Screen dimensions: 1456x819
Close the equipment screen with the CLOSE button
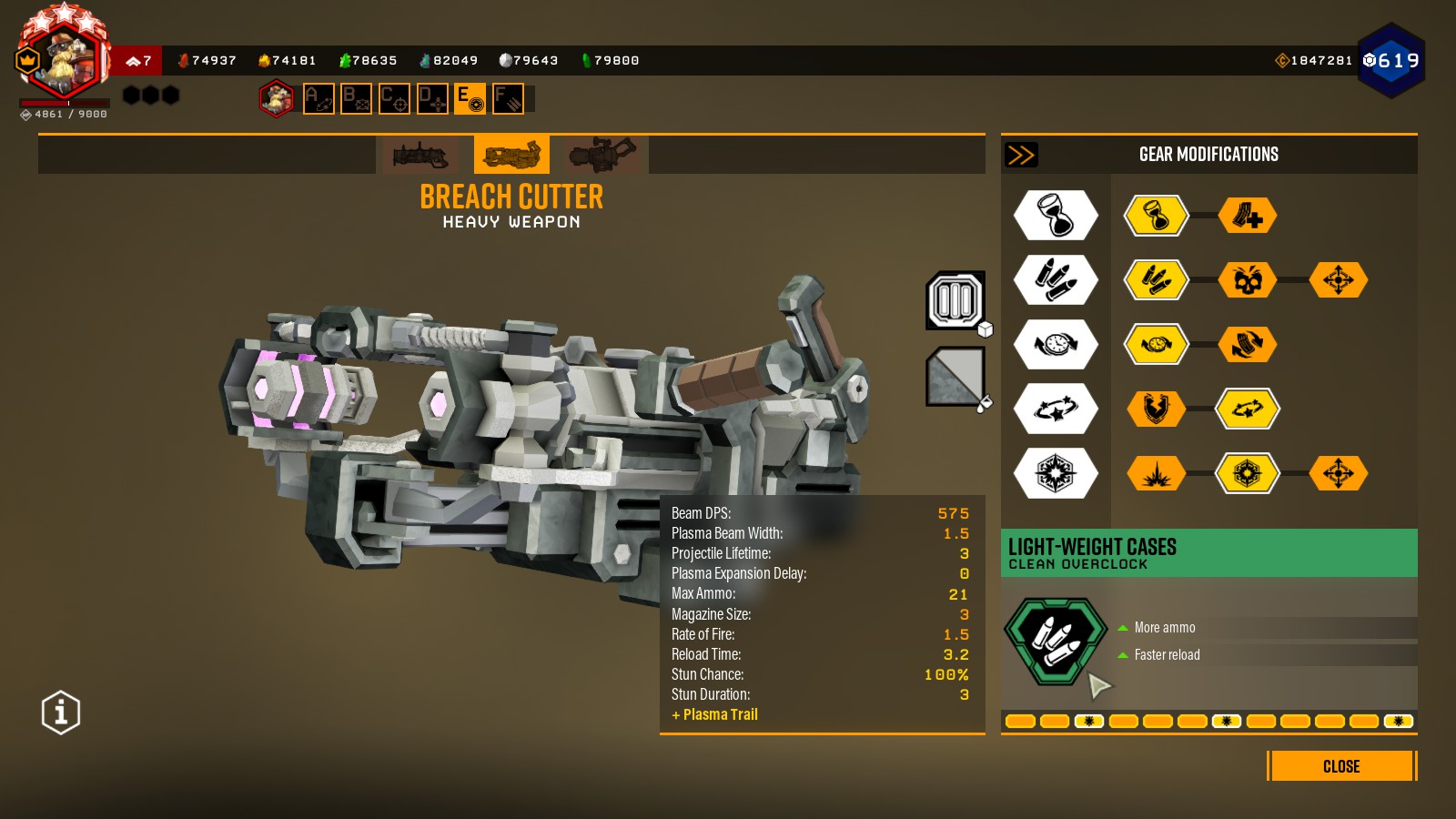[x=1341, y=766]
